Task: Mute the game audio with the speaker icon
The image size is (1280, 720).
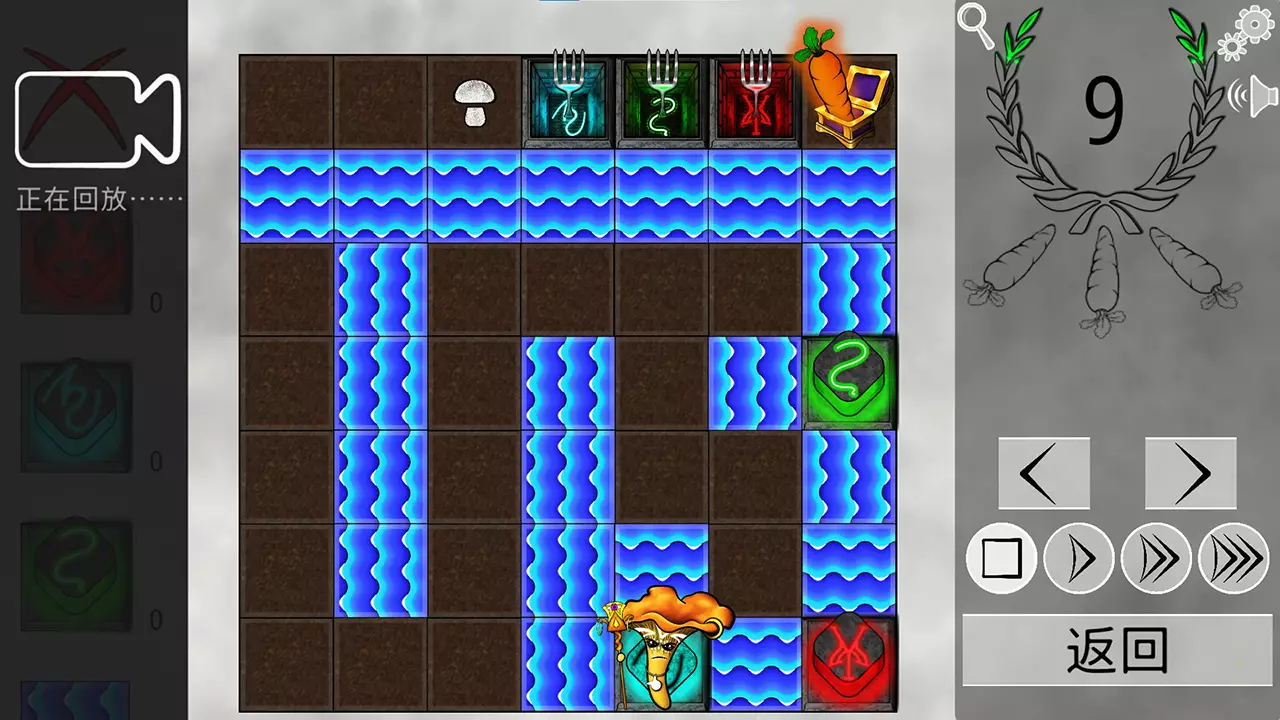Action: tap(1259, 95)
